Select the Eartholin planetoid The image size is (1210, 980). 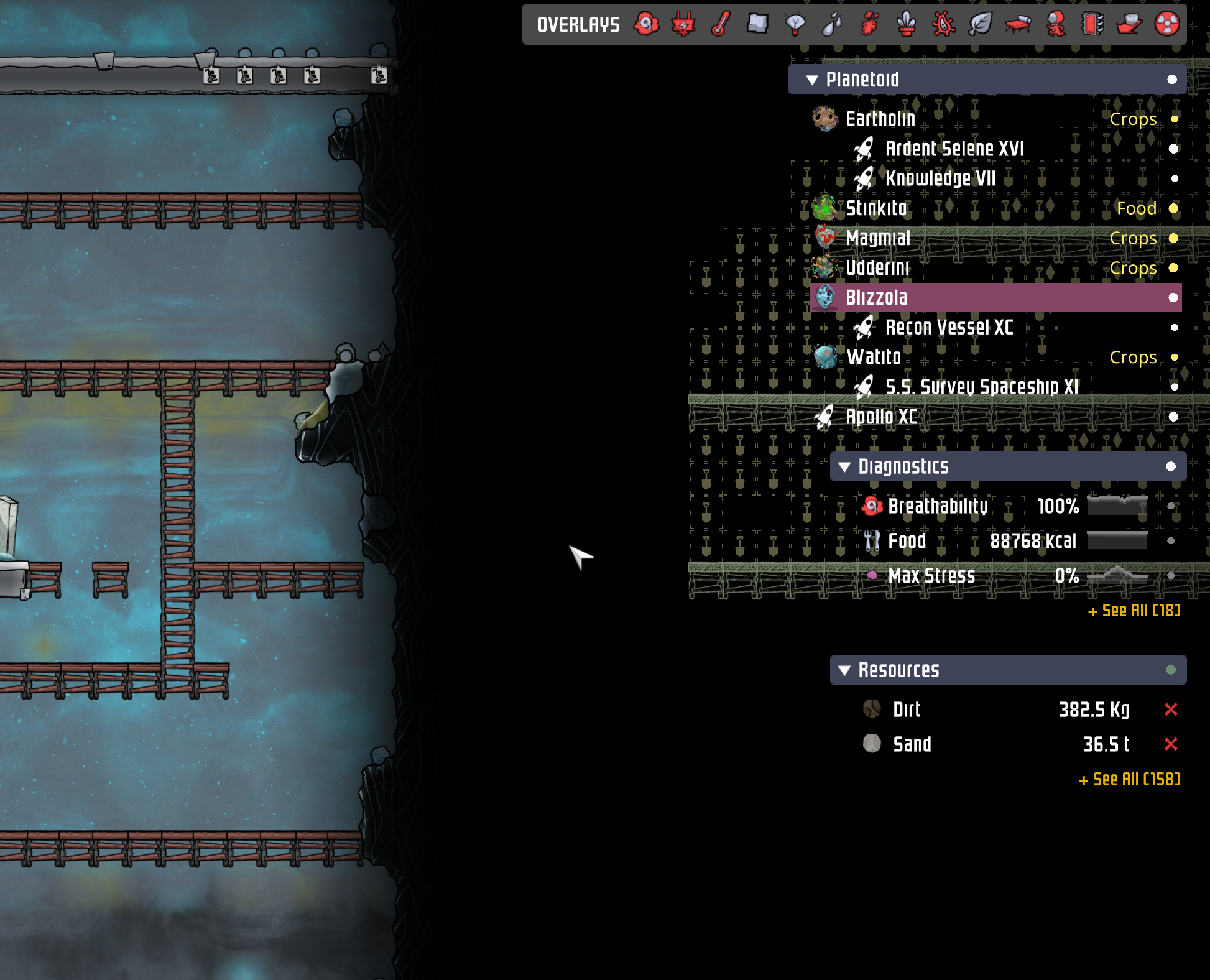(880, 119)
